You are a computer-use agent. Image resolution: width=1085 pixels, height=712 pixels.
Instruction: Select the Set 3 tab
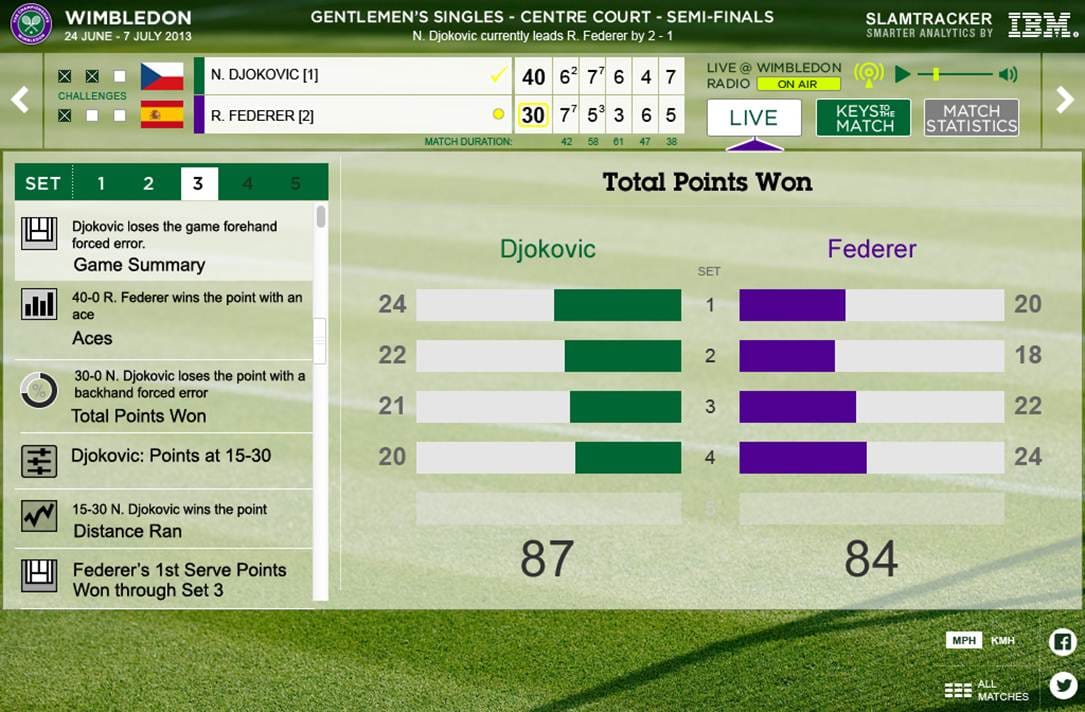pyautogui.click(x=198, y=184)
